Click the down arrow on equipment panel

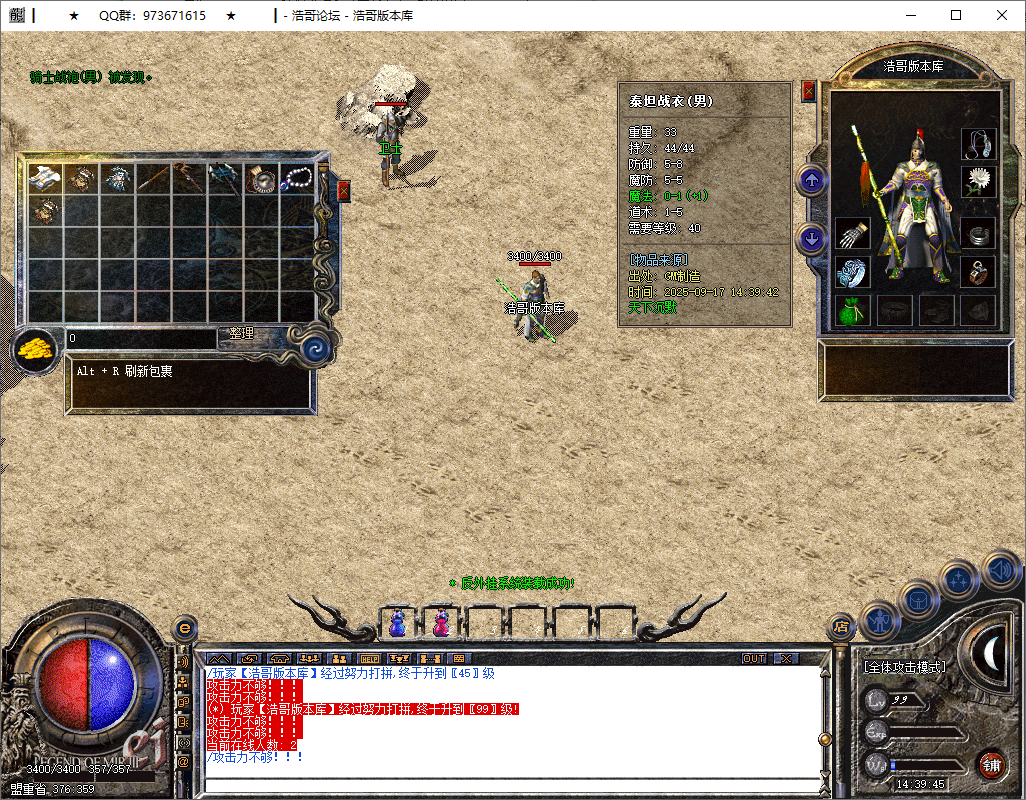point(811,239)
